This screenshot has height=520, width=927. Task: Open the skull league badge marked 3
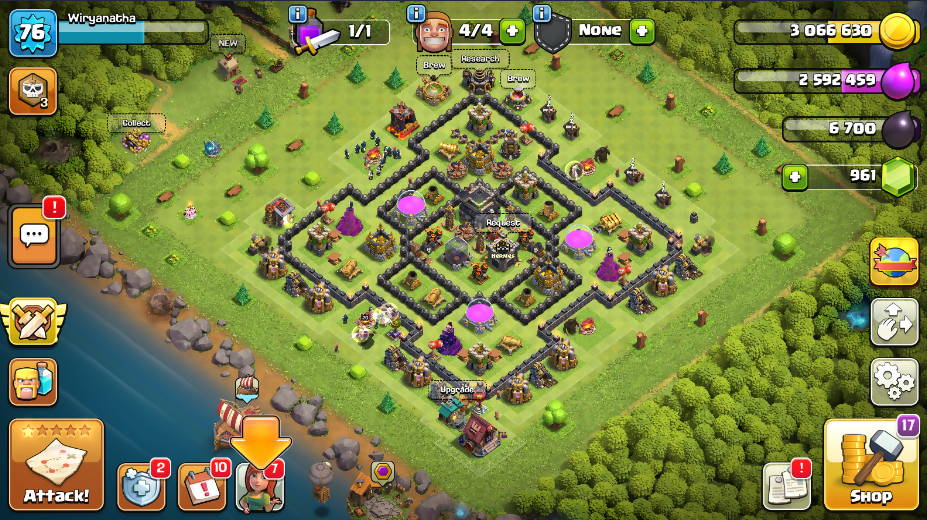(x=32, y=91)
